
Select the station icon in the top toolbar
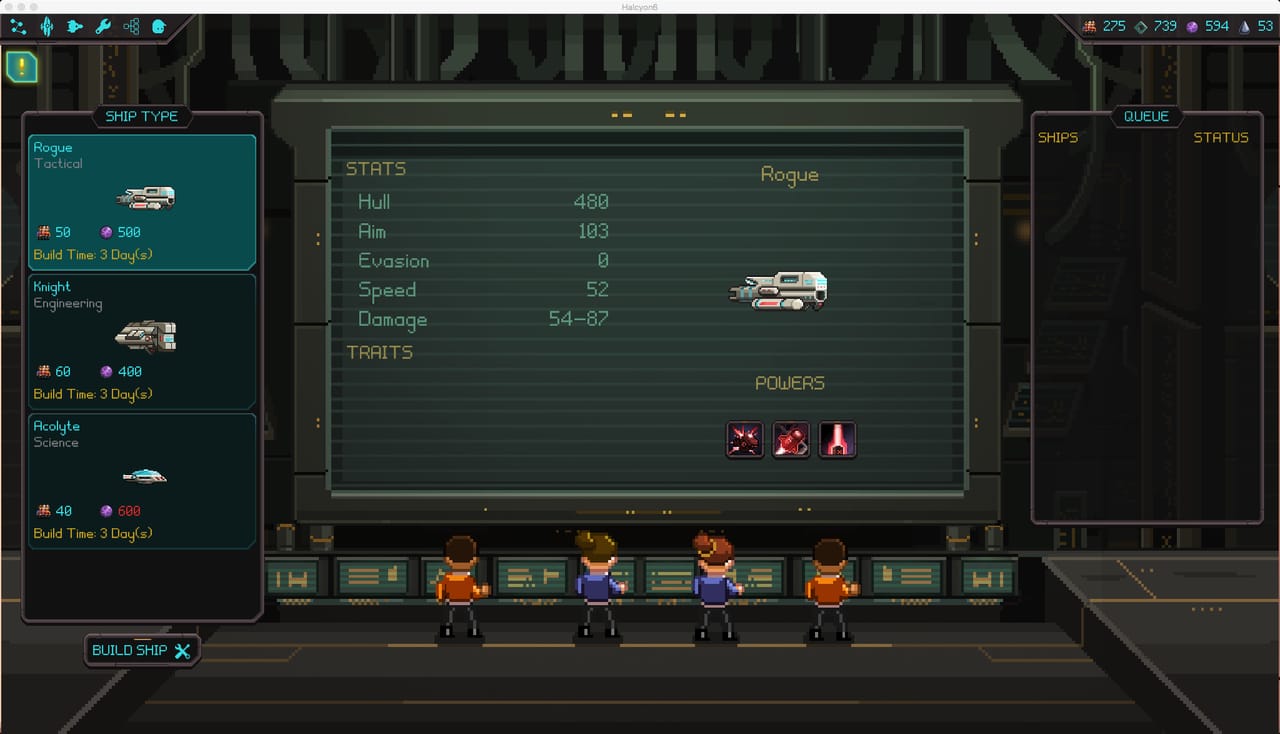tap(46, 27)
